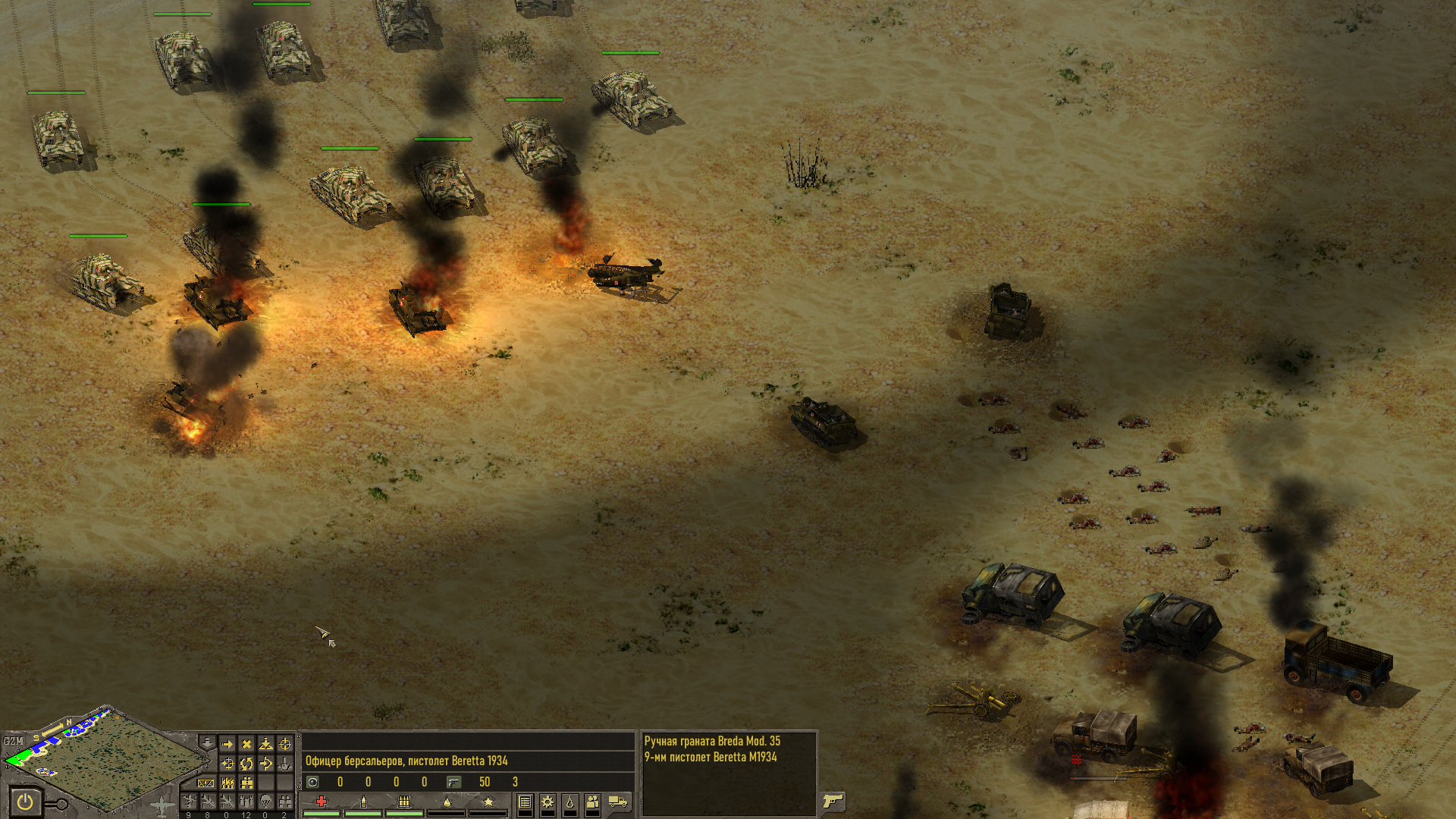The height and width of the screenshot is (819, 1456).
Task: Click the truck transport icon
Action: click(618, 802)
